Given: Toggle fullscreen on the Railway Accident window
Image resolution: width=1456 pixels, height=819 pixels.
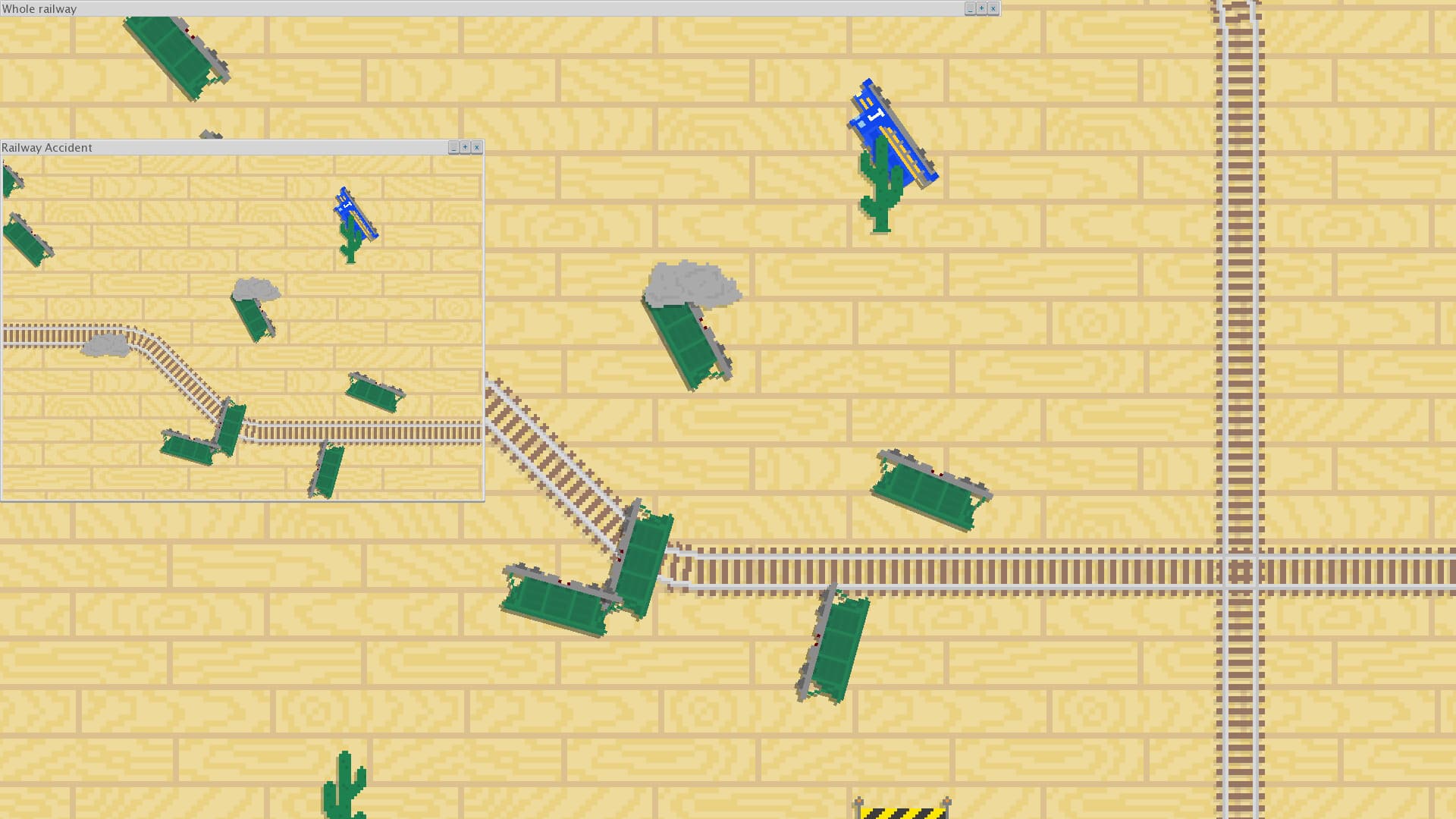Looking at the screenshot, I should [465, 147].
